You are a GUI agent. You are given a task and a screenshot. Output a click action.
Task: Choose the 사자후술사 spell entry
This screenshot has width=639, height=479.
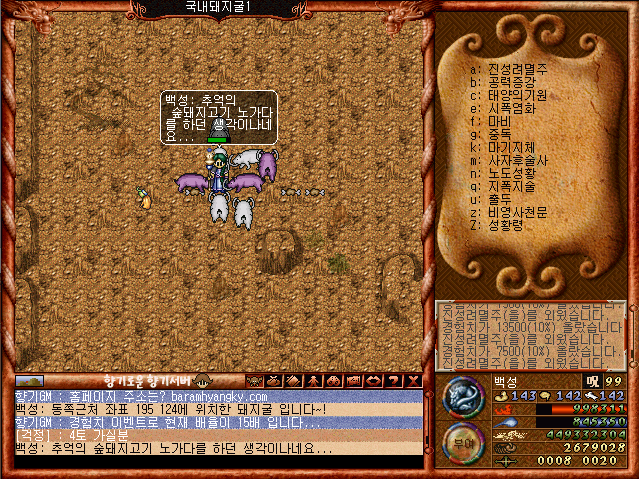(x=517, y=160)
